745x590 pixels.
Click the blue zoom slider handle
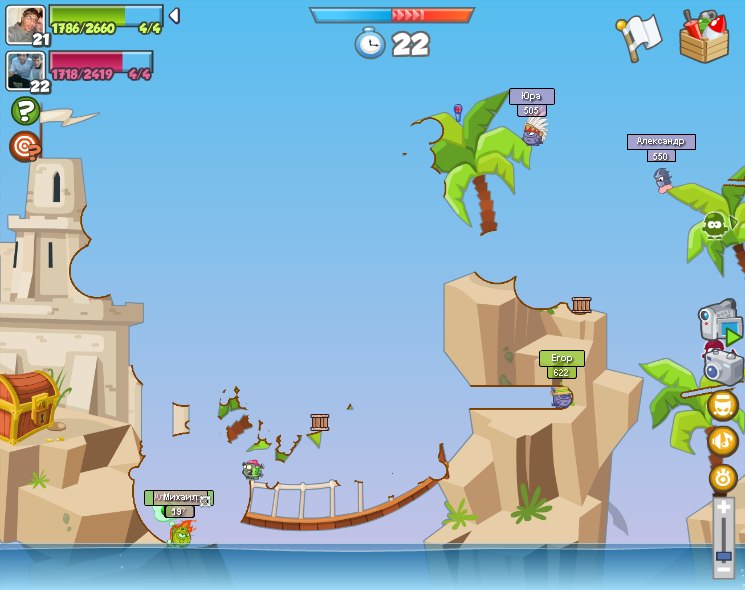pyautogui.click(x=723, y=555)
